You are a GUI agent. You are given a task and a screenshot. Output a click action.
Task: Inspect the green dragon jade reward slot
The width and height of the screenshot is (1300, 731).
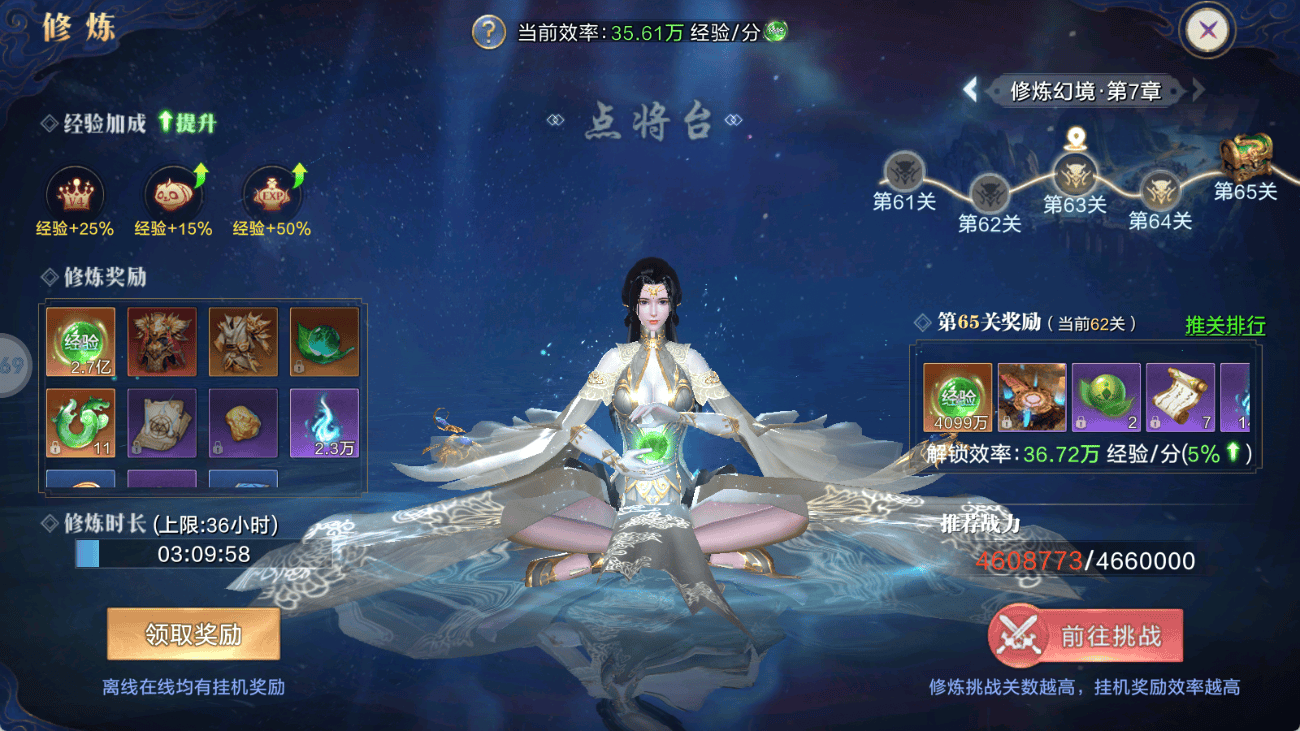click(x=81, y=423)
